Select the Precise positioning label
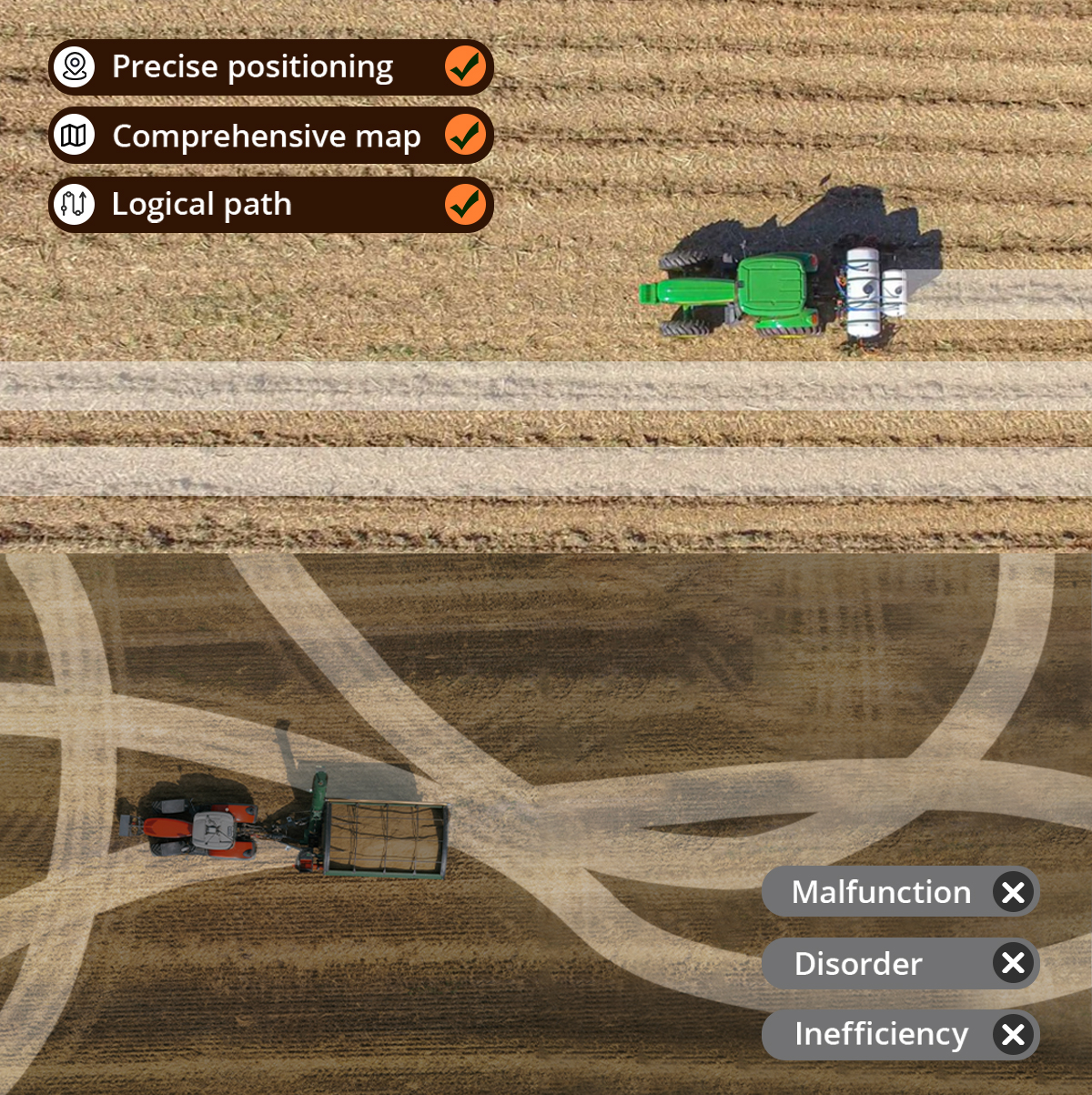The height and width of the screenshot is (1095, 1092). tap(252, 67)
